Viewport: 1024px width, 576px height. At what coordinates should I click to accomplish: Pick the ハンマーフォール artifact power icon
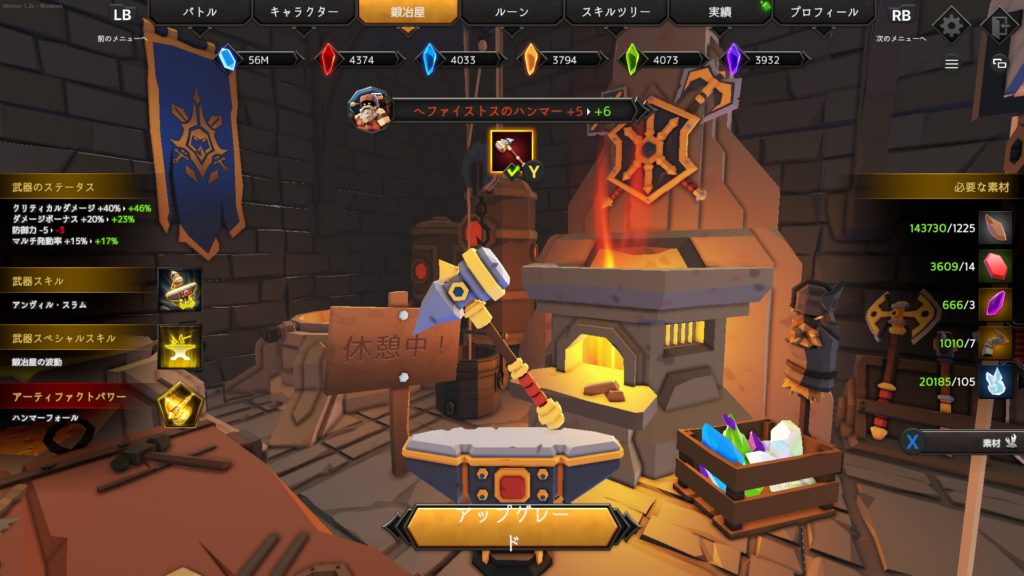(180, 404)
